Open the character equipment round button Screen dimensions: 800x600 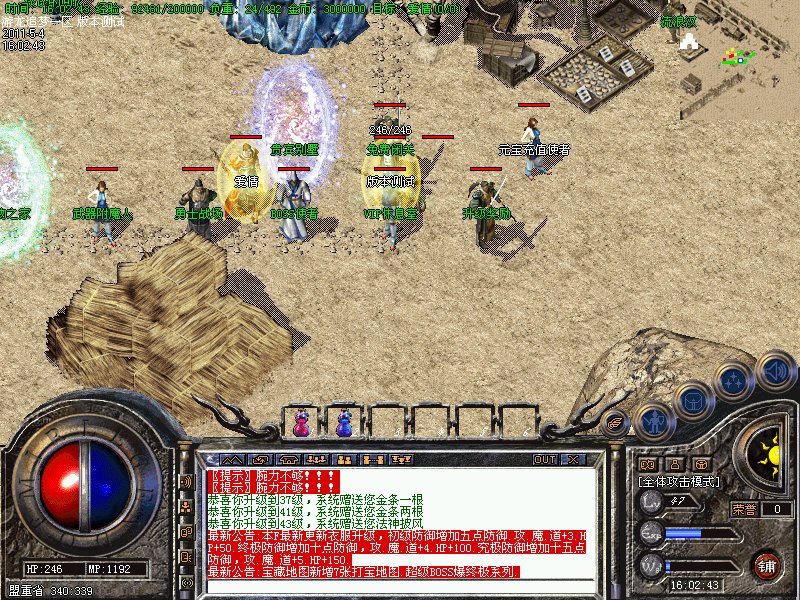(x=652, y=420)
